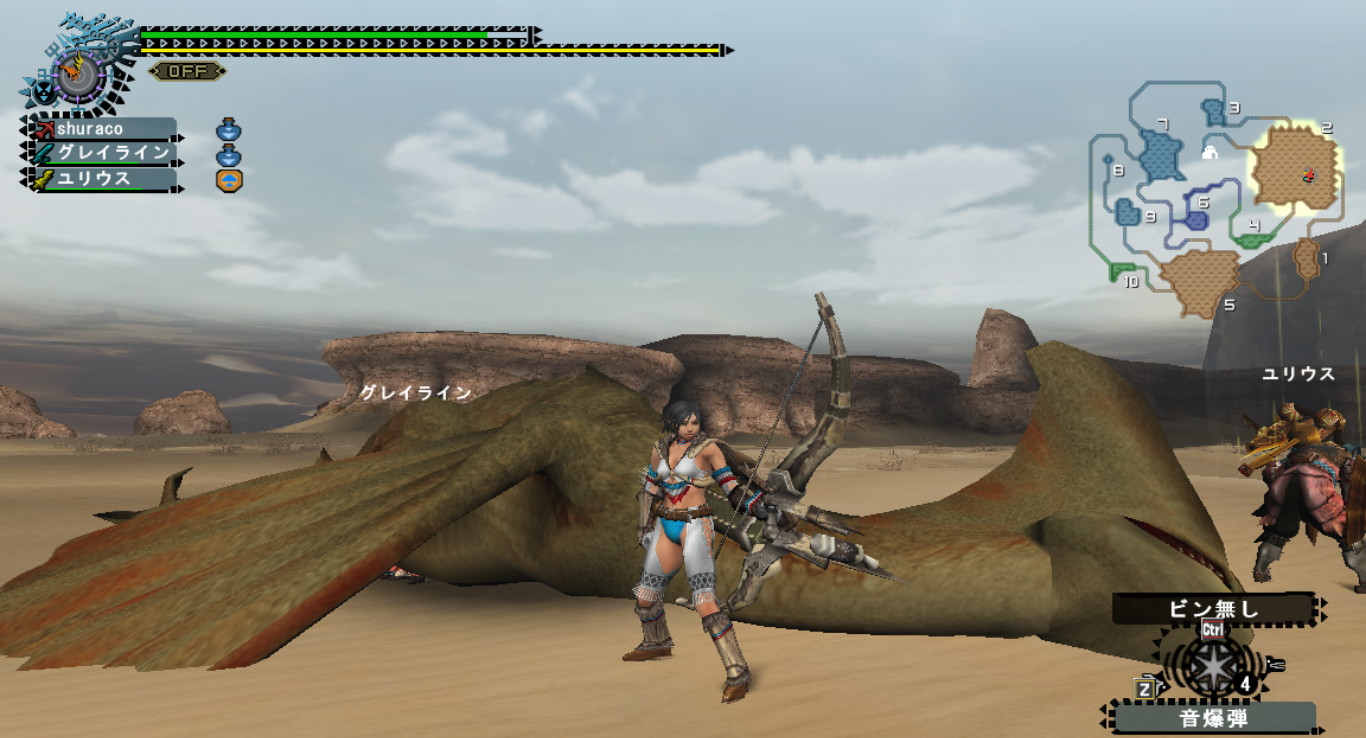
Task: Click the blue potion icon beside shuraco
Action: click(x=229, y=130)
